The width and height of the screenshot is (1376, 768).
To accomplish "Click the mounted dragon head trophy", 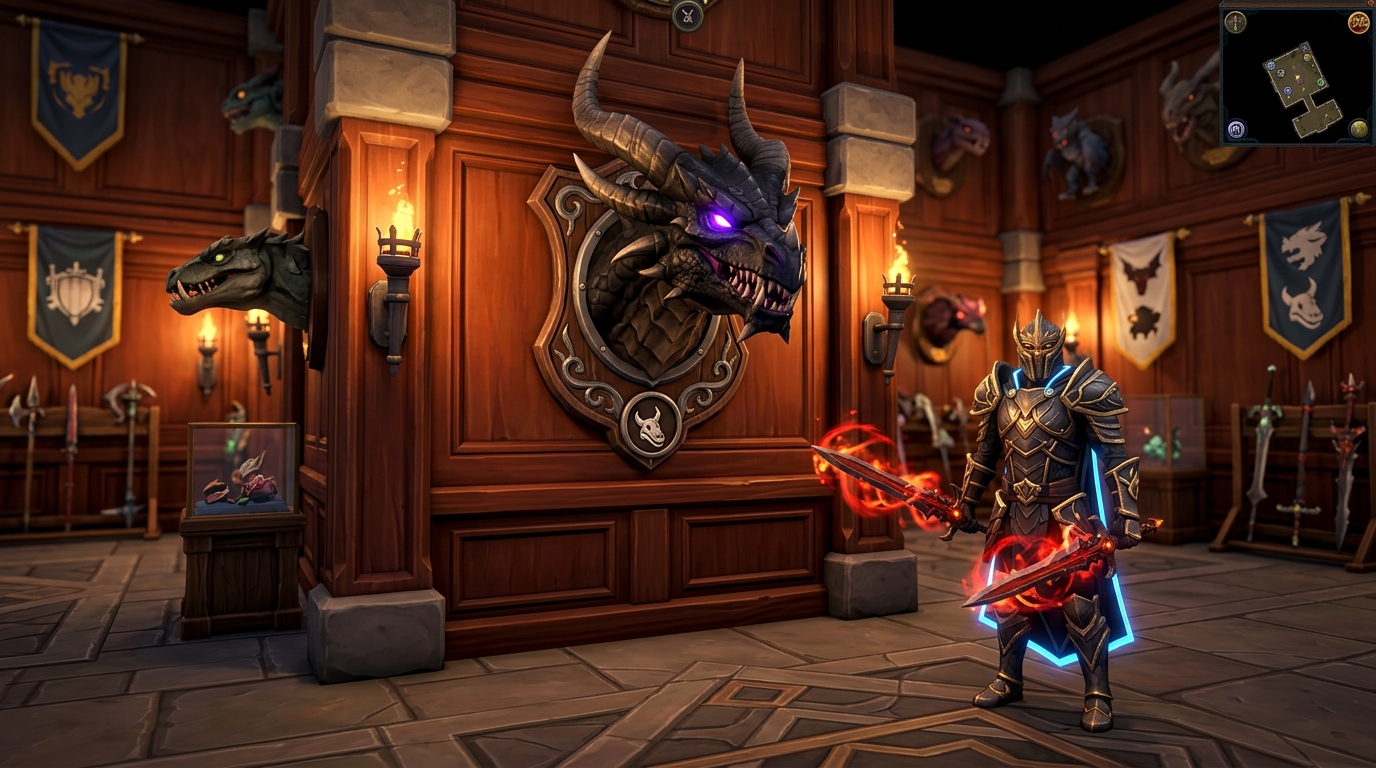I will pos(690,250).
